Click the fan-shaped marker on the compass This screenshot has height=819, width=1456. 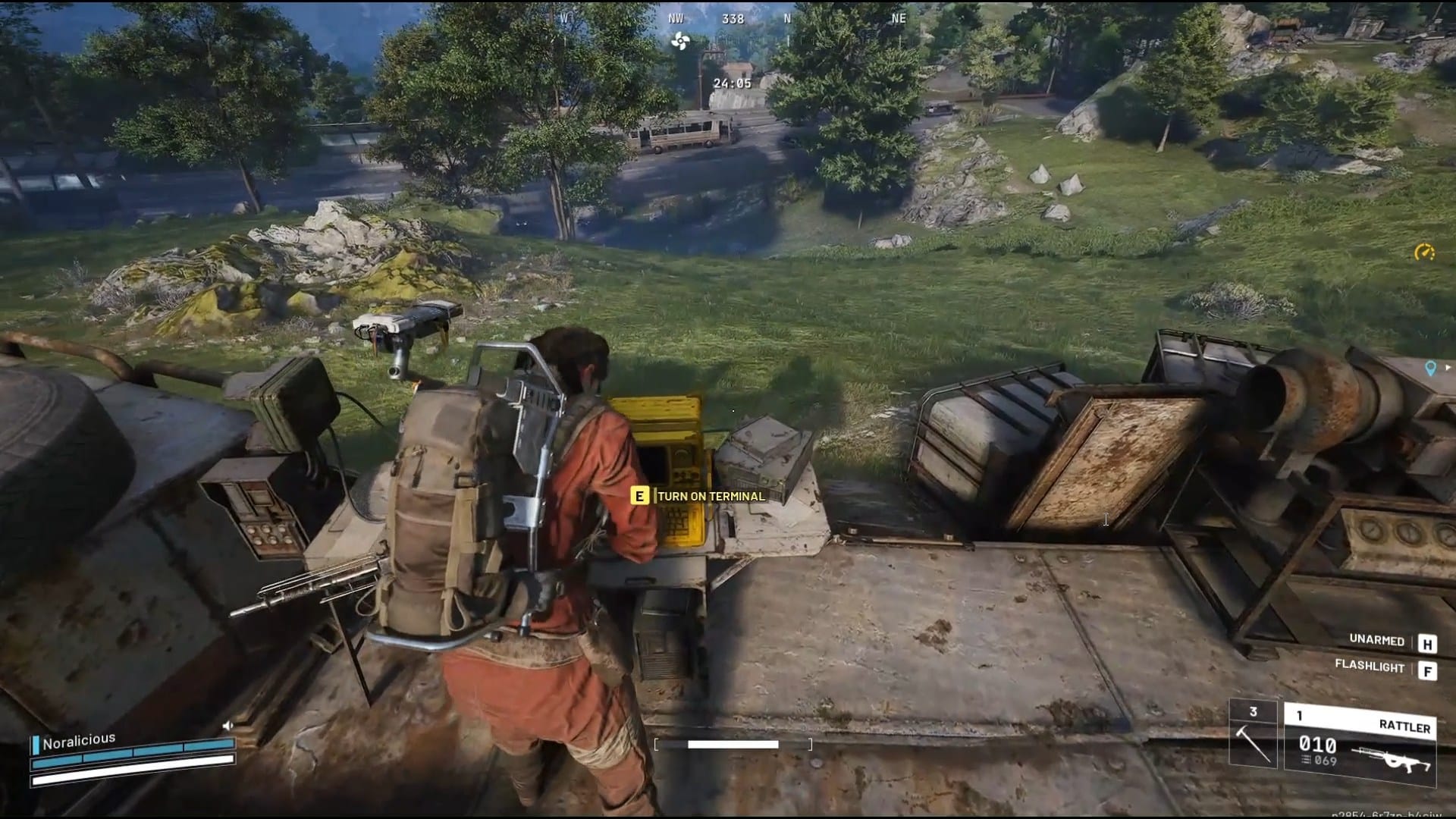[680, 42]
